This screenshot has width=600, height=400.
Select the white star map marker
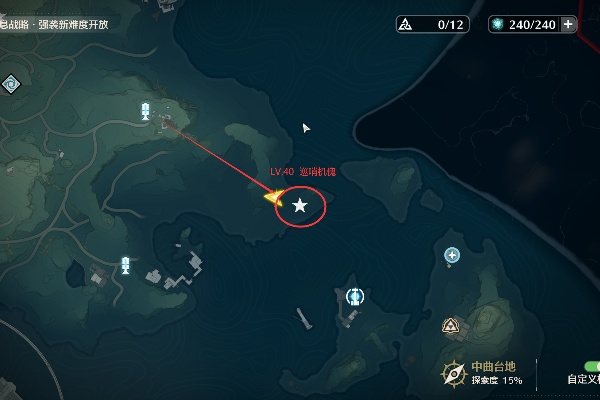click(300, 206)
